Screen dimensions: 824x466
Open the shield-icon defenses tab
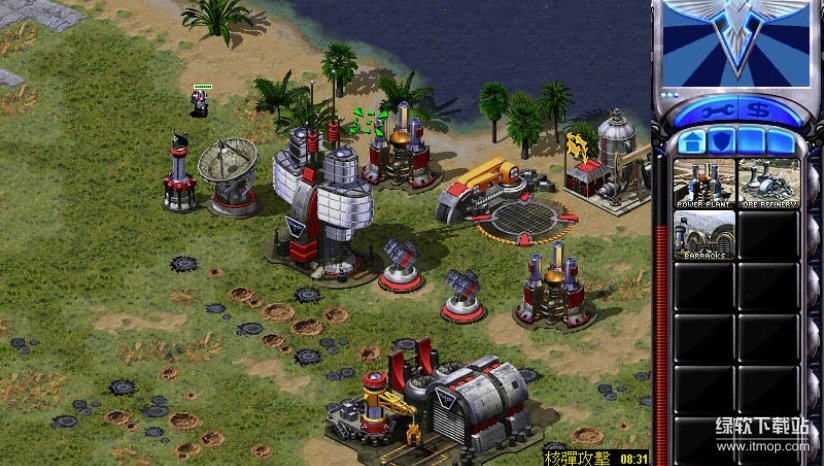721,141
